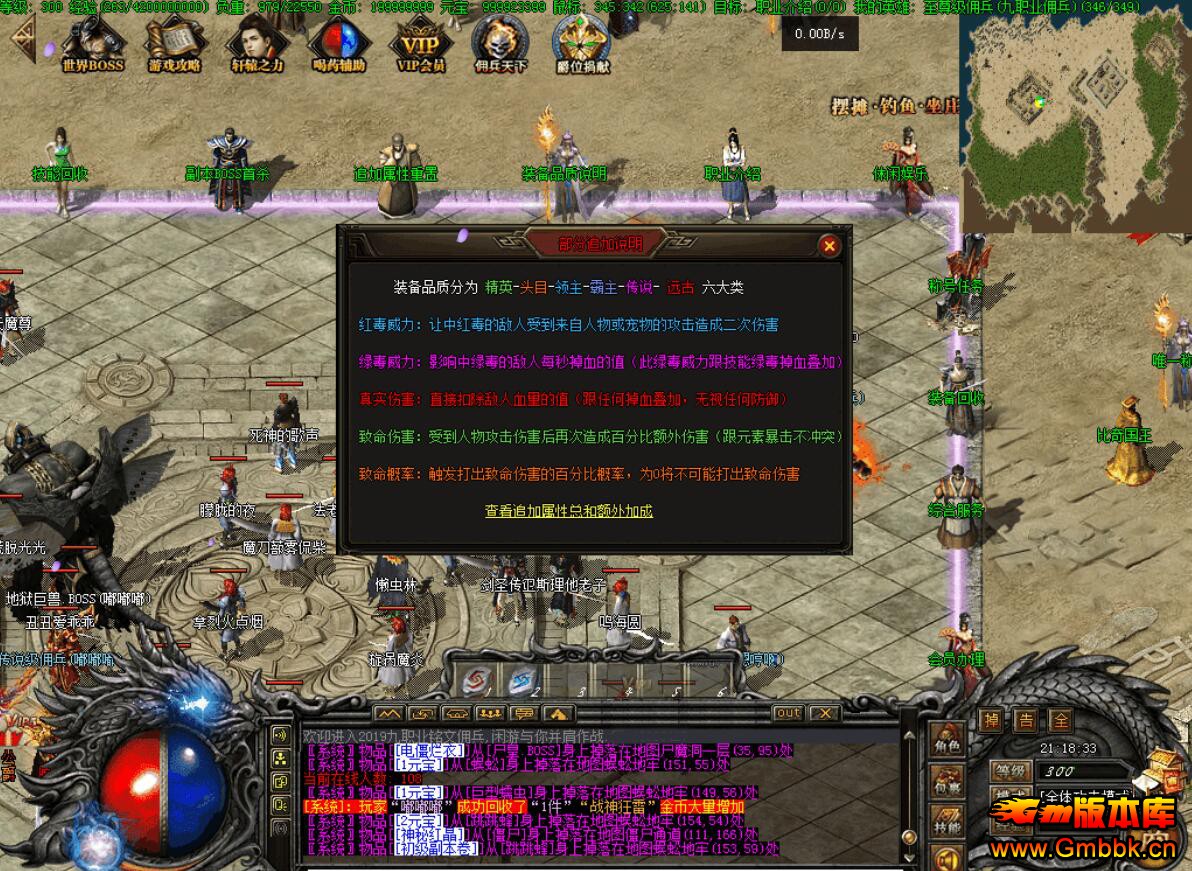Open the 轩辕之力 portrait icon

tap(258, 45)
